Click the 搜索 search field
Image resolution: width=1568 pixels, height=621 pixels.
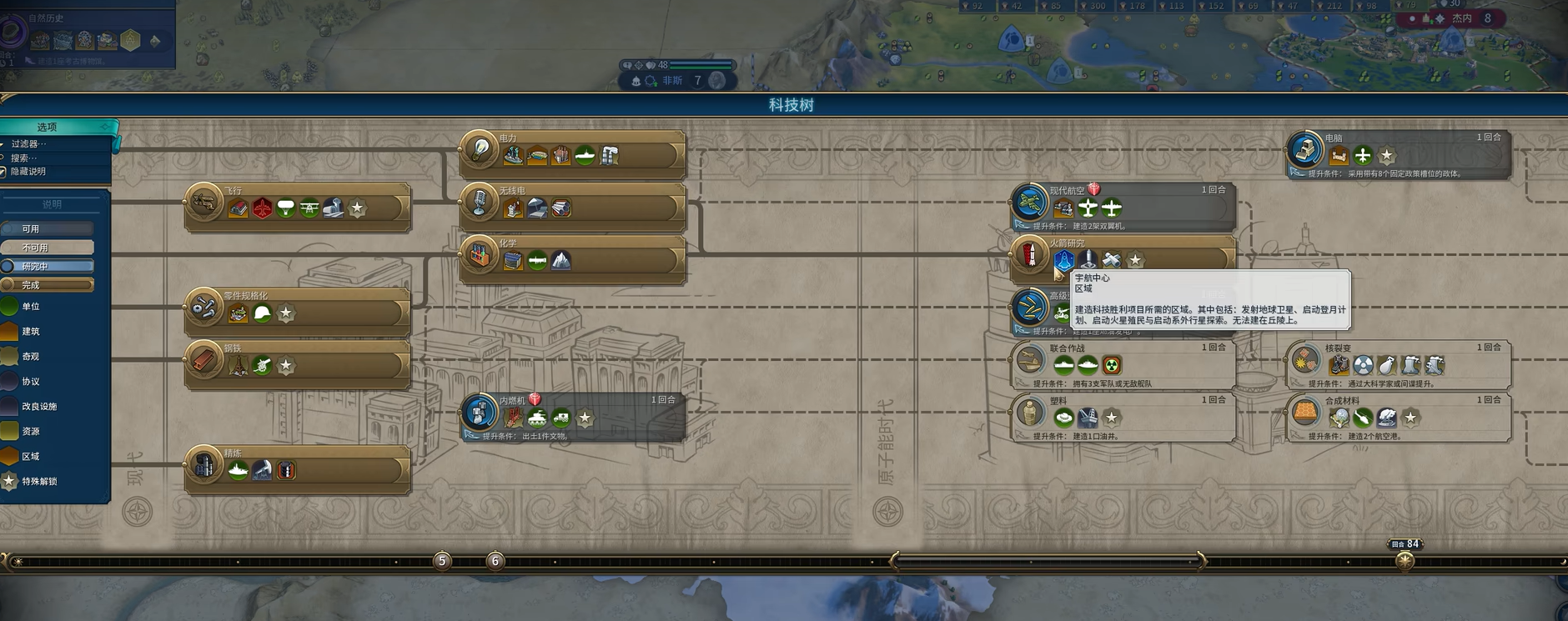pos(25,158)
